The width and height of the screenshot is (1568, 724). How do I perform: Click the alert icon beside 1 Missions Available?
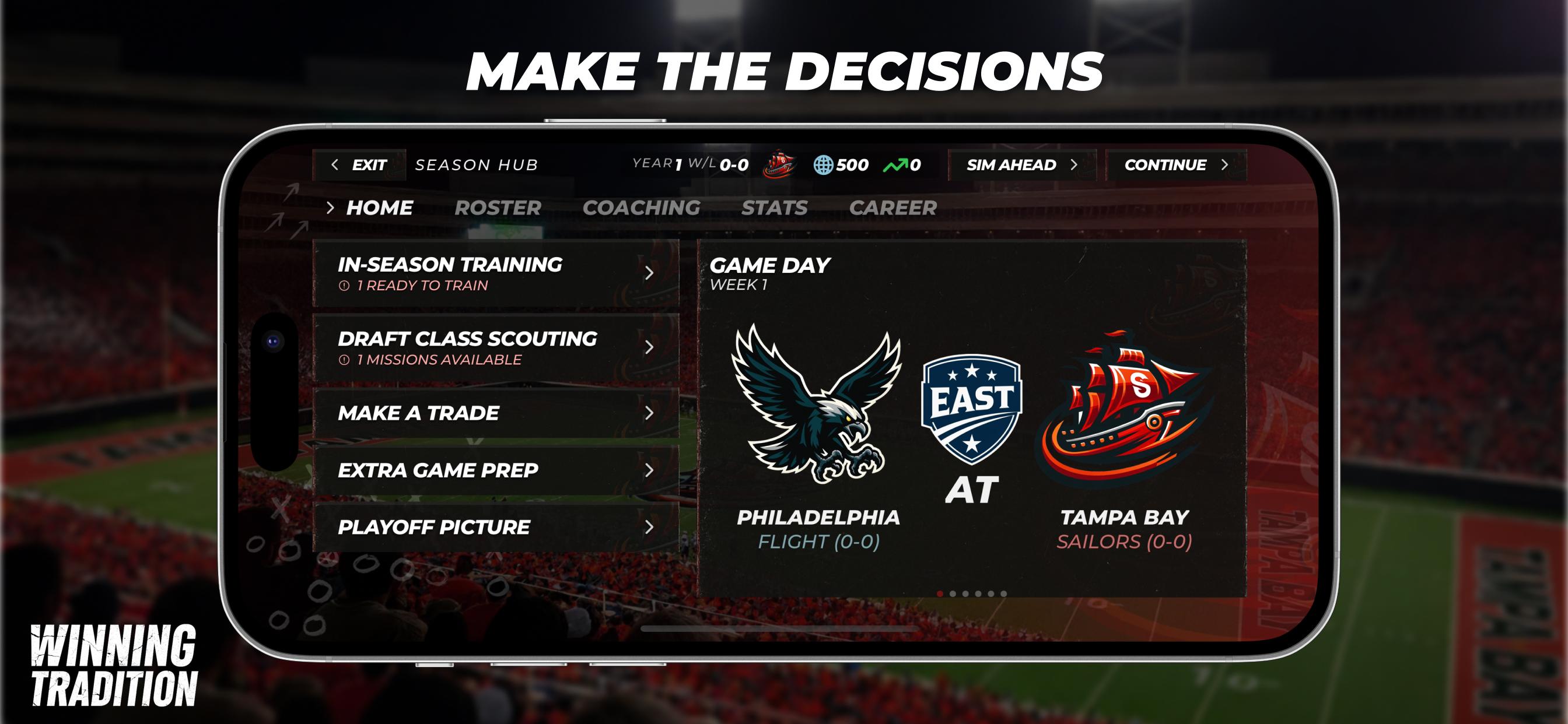[x=345, y=360]
